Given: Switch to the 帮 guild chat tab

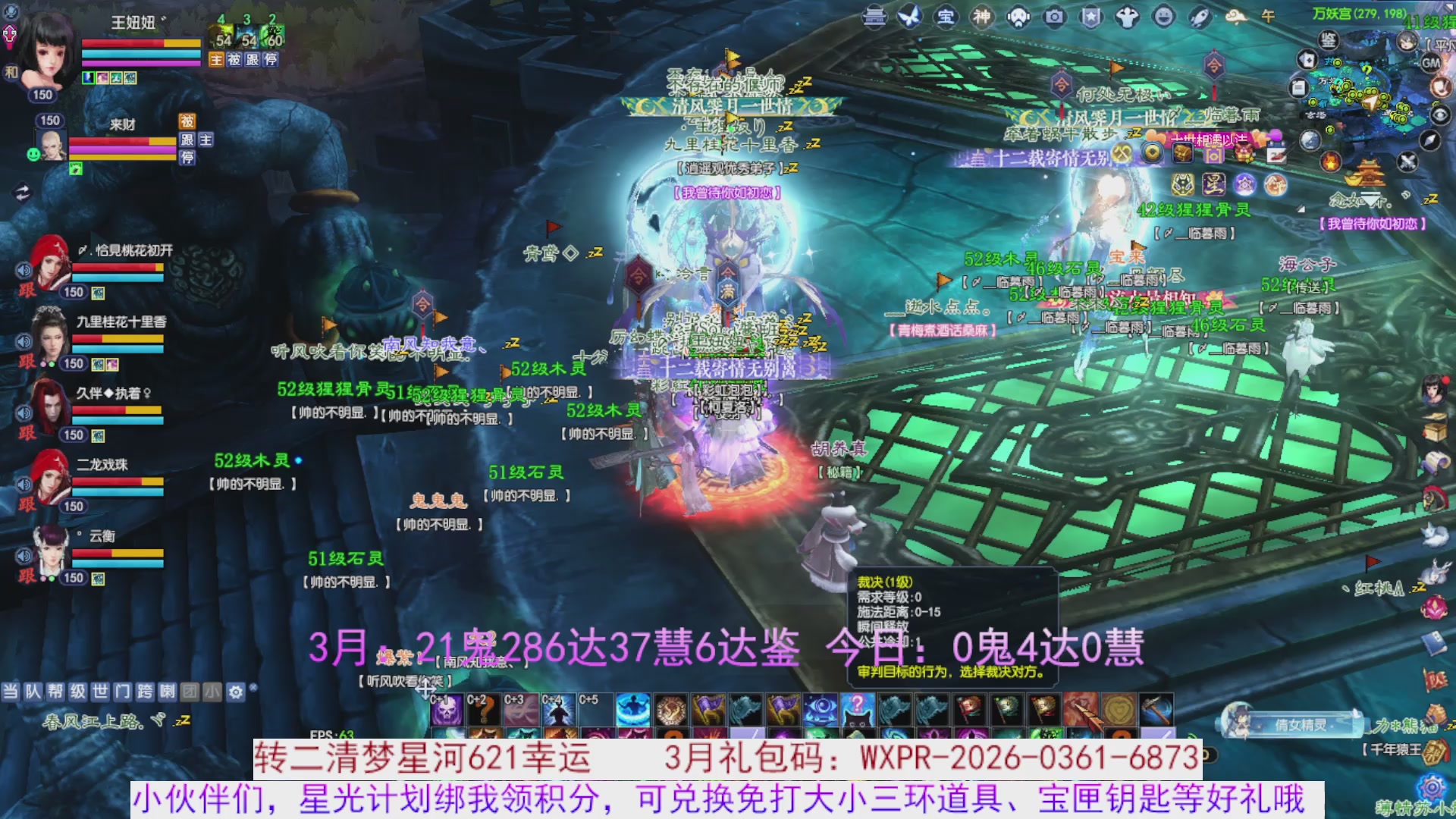Looking at the screenshot, I should pyautogui.click(x=55, y=692).
